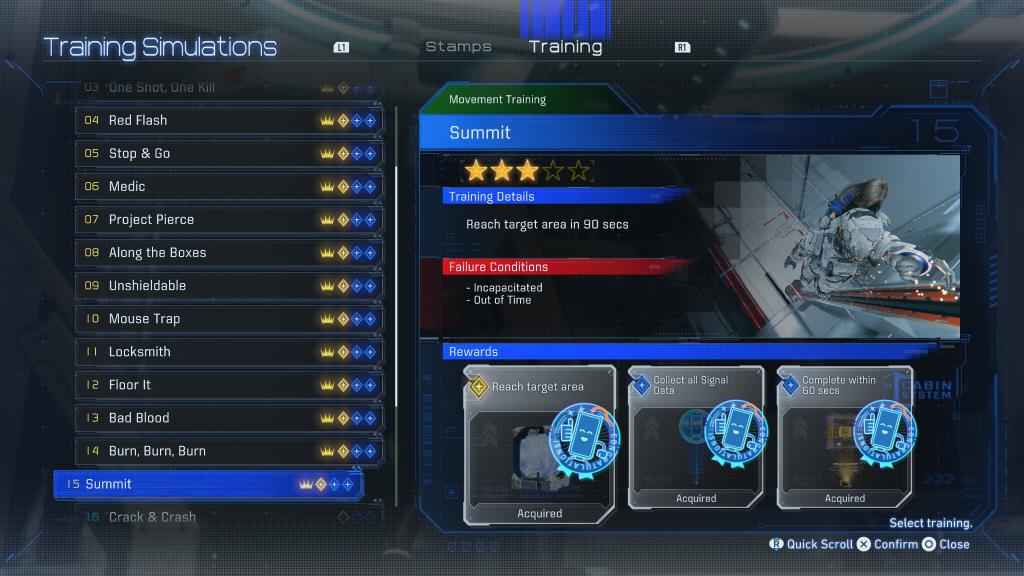Image resolution: width=1024 pixels, height=576 pixels.
Task: Open the Locksmith training entry
Action: (x=229, y=351)
